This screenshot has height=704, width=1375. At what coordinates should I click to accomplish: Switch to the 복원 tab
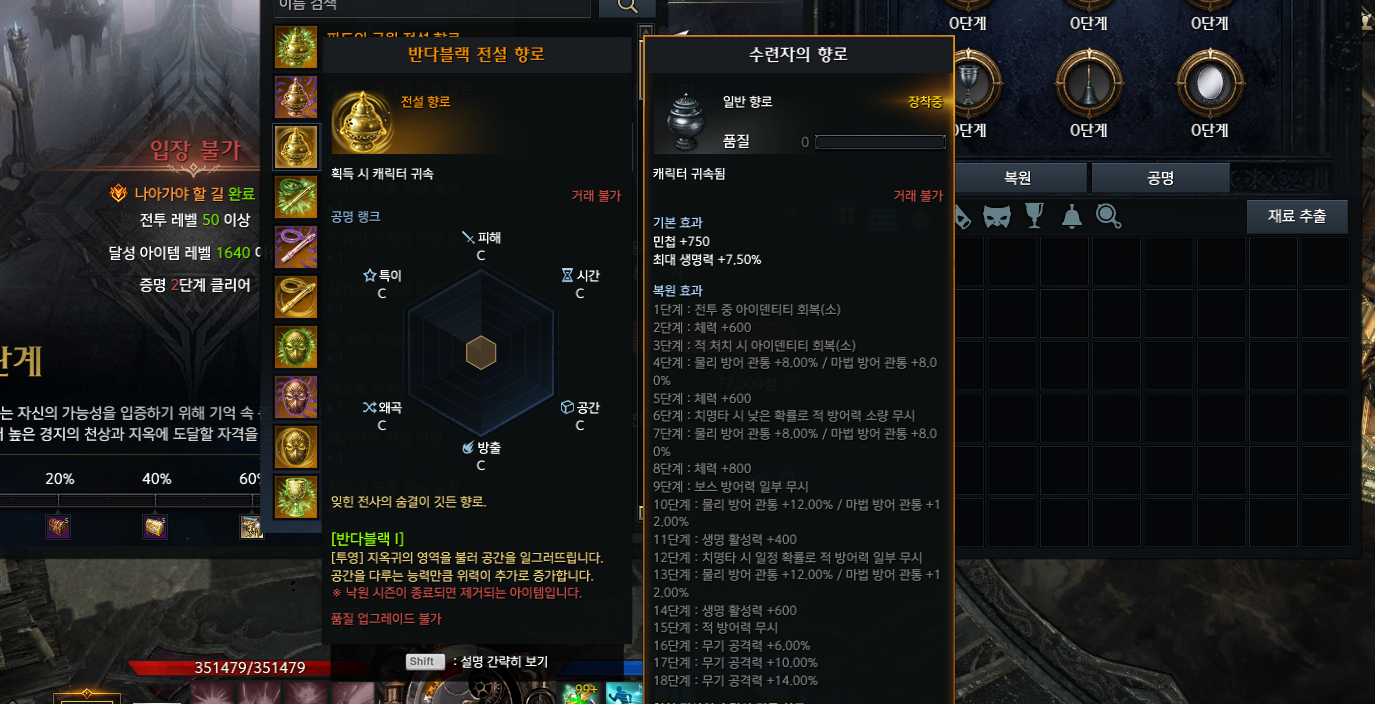click(1018, 178)
